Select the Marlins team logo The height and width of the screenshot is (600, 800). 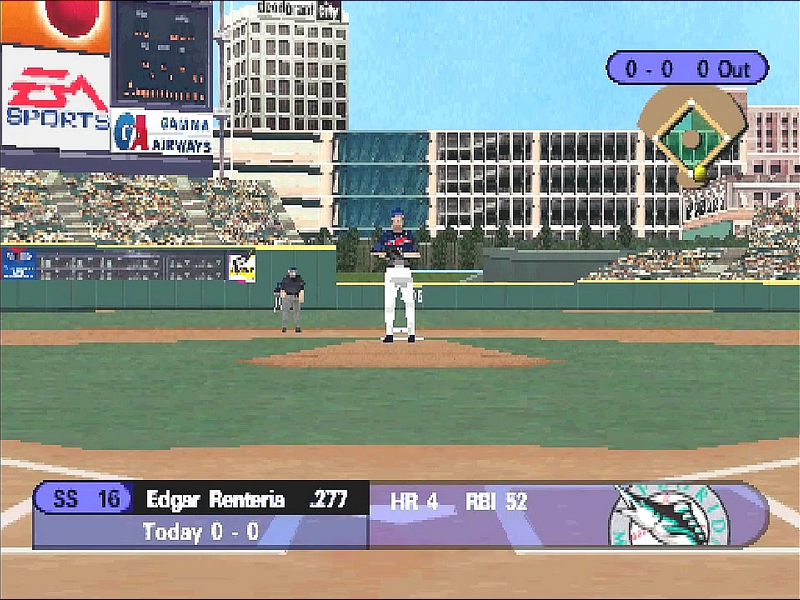pyautogui.click(x=669, y=515)
